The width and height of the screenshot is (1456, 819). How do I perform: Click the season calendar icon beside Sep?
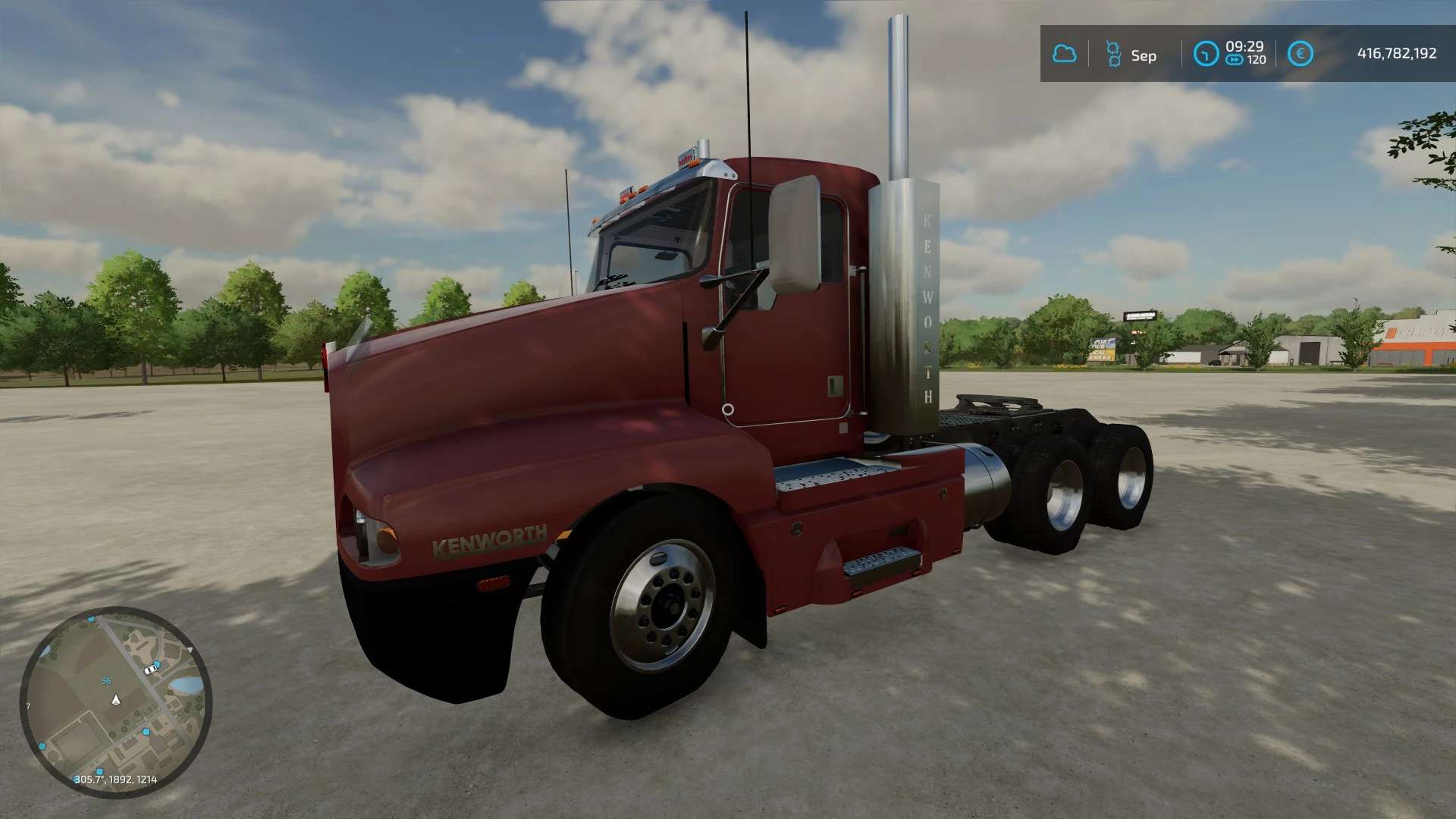click(x=1113, y=54)
